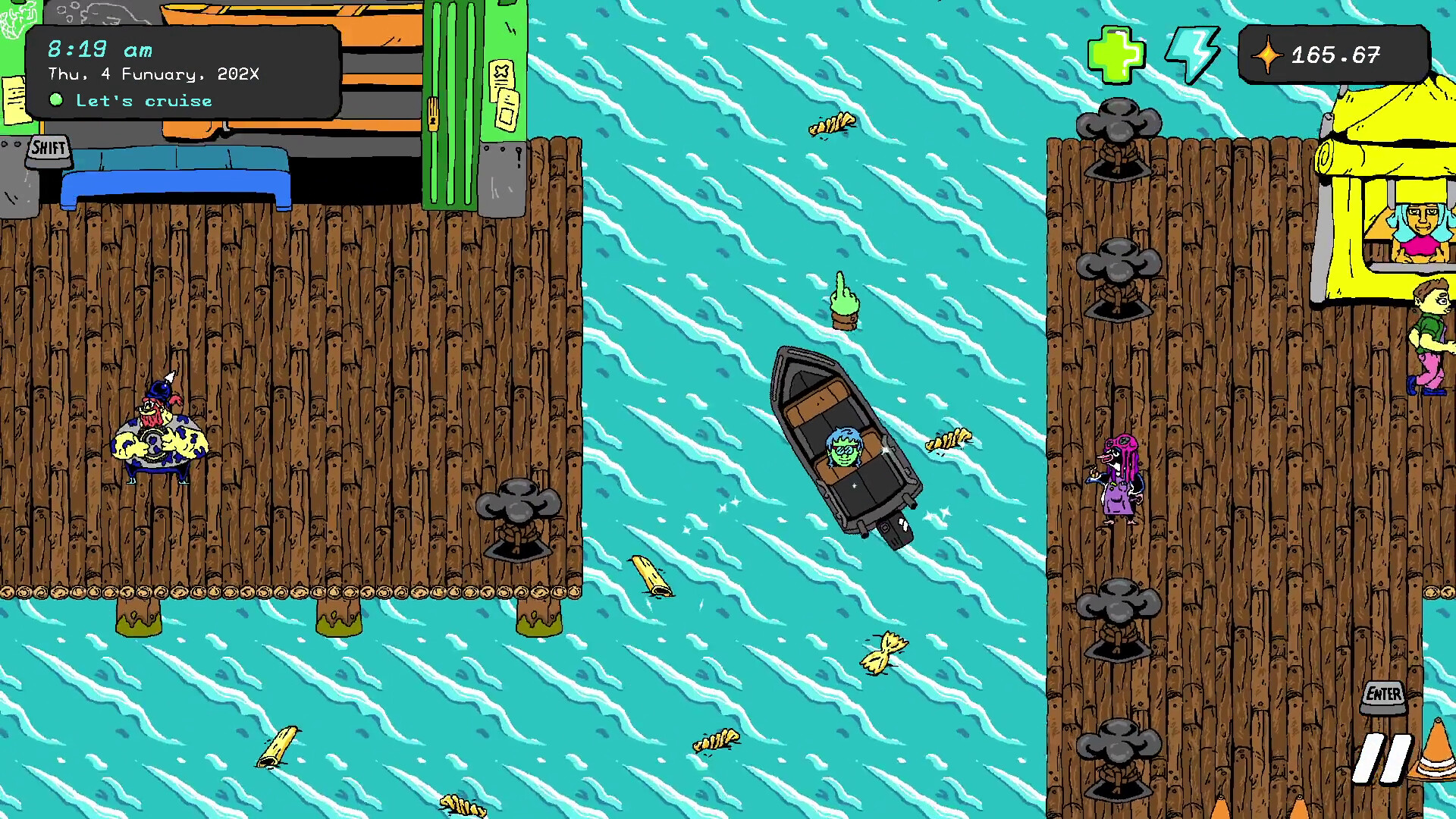Select the clock showing 8:19 am
Screen dimensions: 1456x819
tap(99, 49)
